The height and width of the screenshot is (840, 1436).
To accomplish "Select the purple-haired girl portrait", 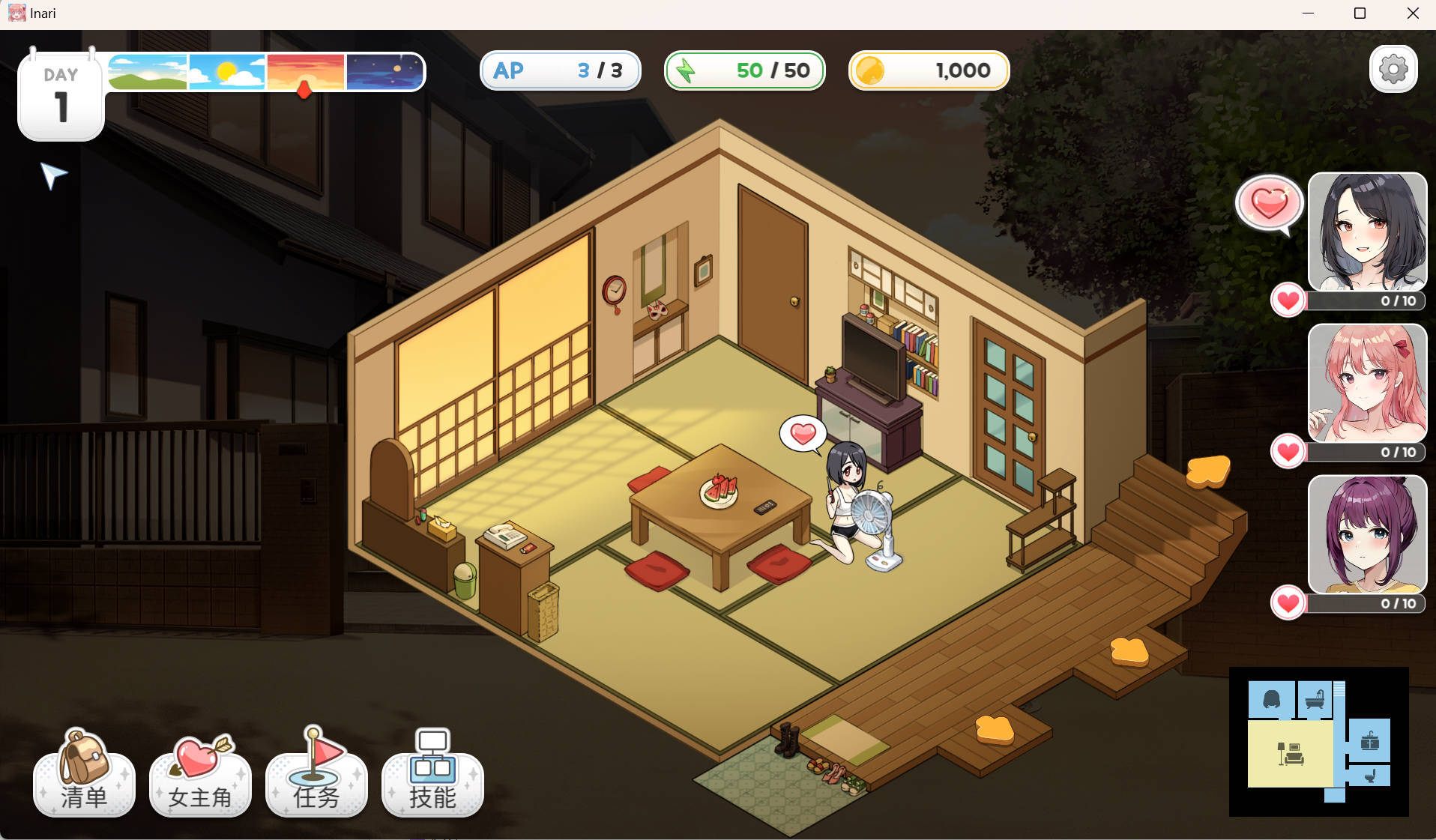I will pyautogui.click(x=1366, y=534).
